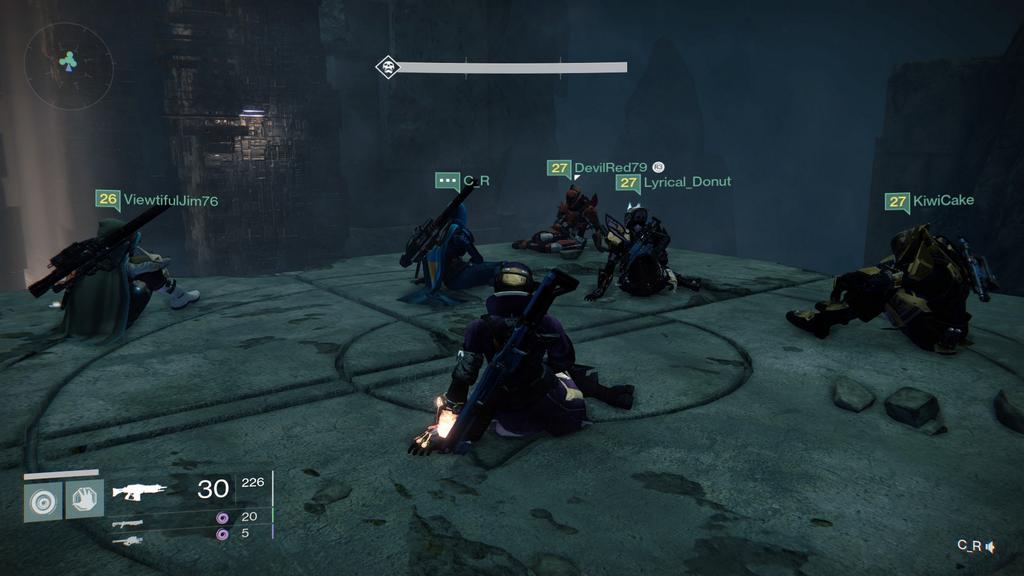Screen dimensions: 1024x576
Task: Activate the melee fist ability icon
Action: click(x=85, y=499)
